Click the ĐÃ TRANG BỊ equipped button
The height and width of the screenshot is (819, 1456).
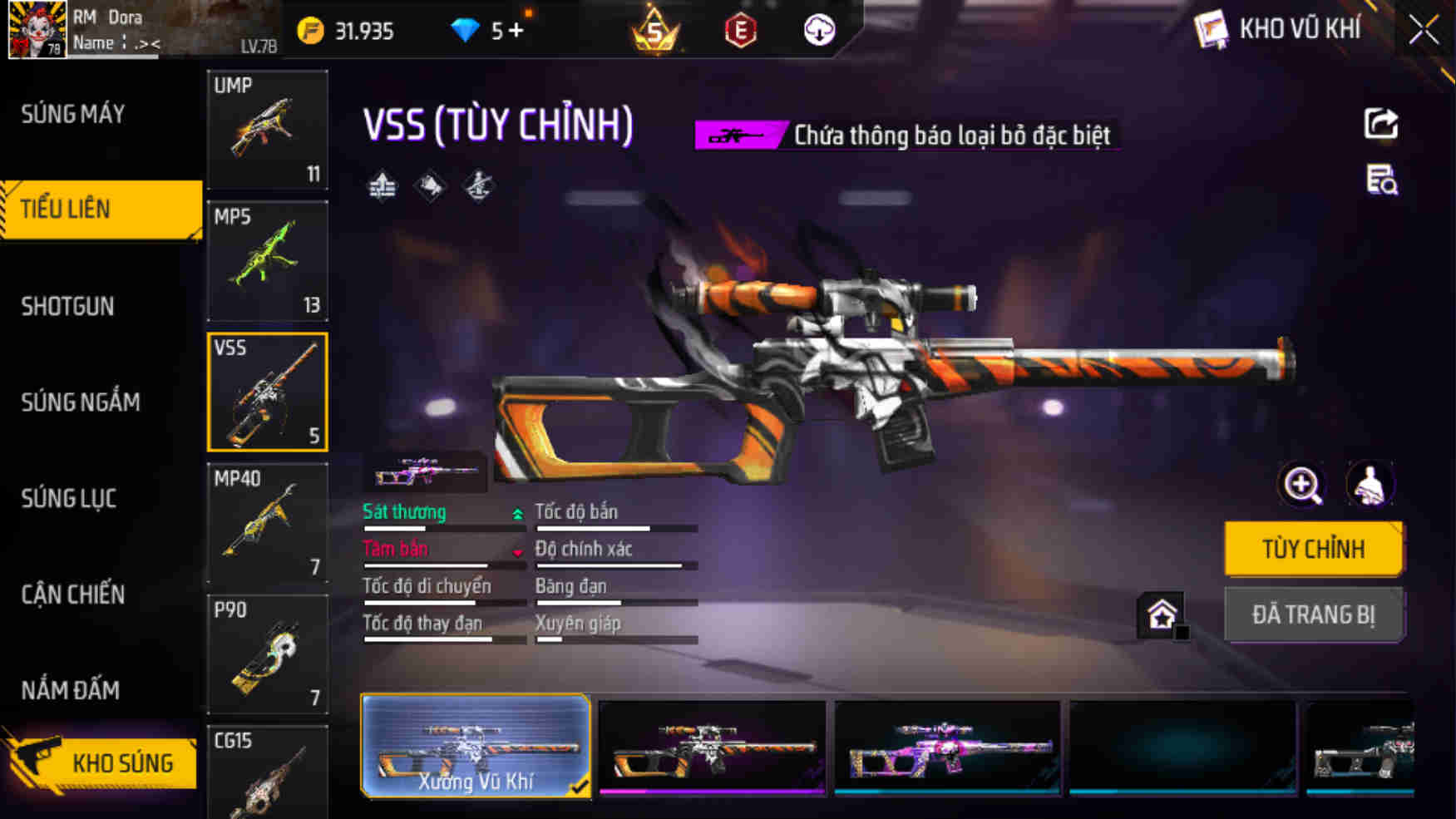tap(1314, 615)
